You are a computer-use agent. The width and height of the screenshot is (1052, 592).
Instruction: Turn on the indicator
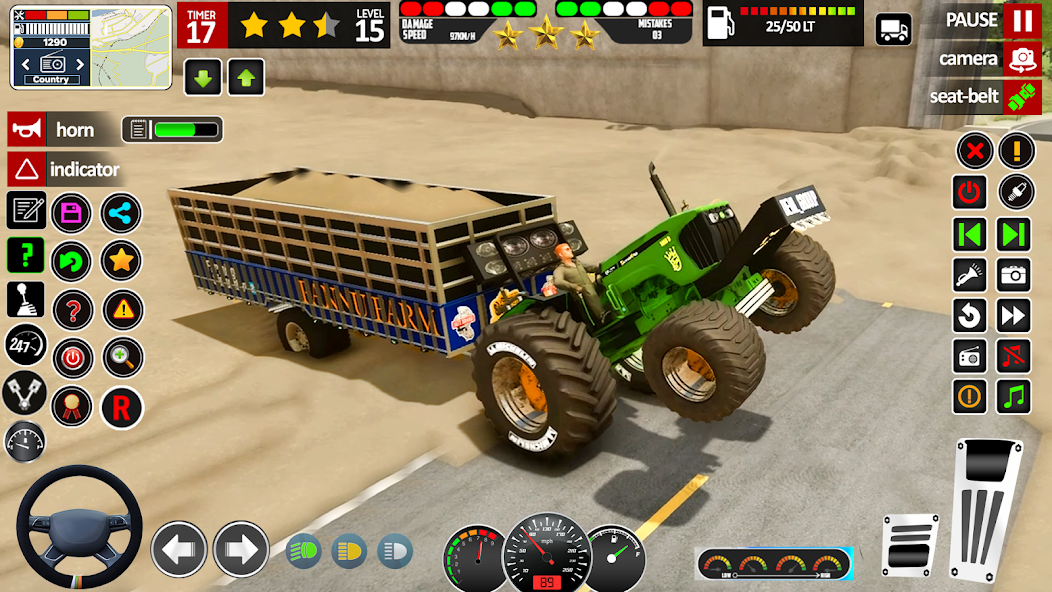tap(25, 169)
